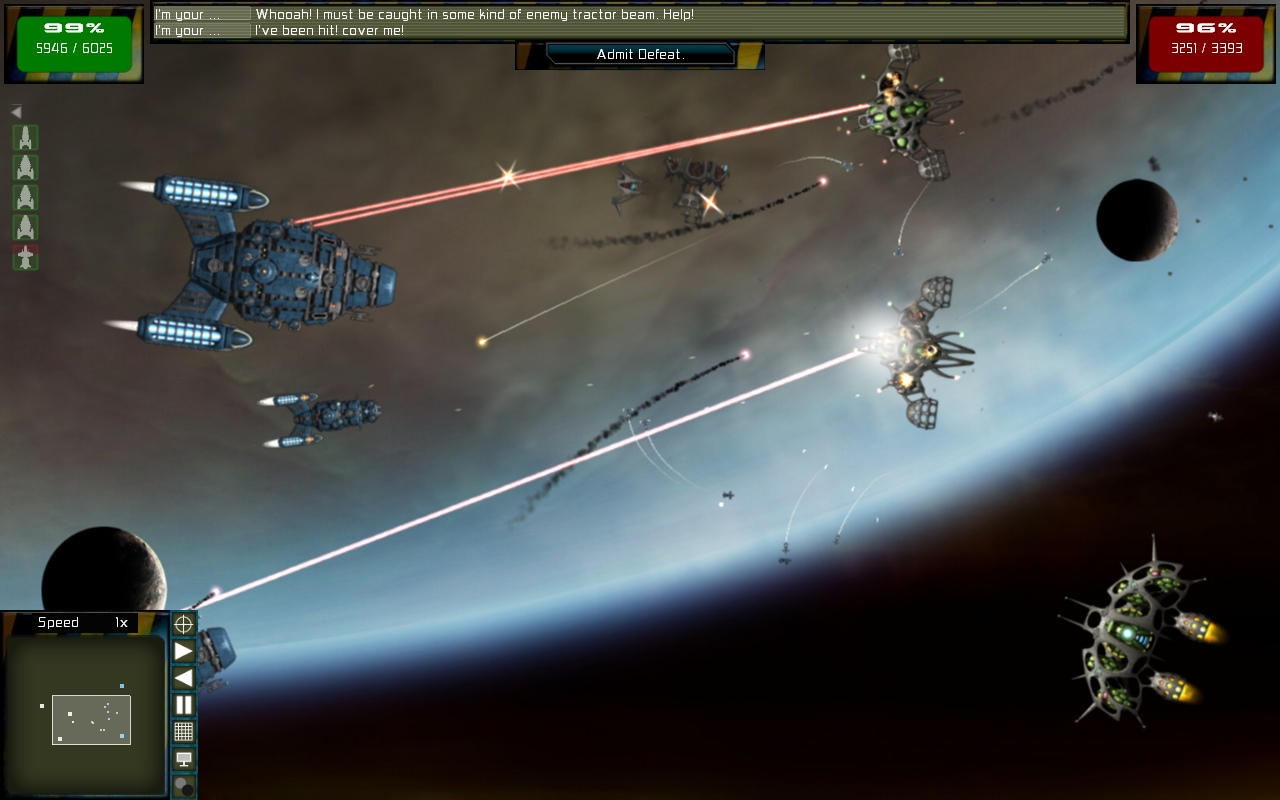This screenshot has width=1280, height=800.
Task: Click the Admit Defeat button
Action: click(x=640, y=55)
